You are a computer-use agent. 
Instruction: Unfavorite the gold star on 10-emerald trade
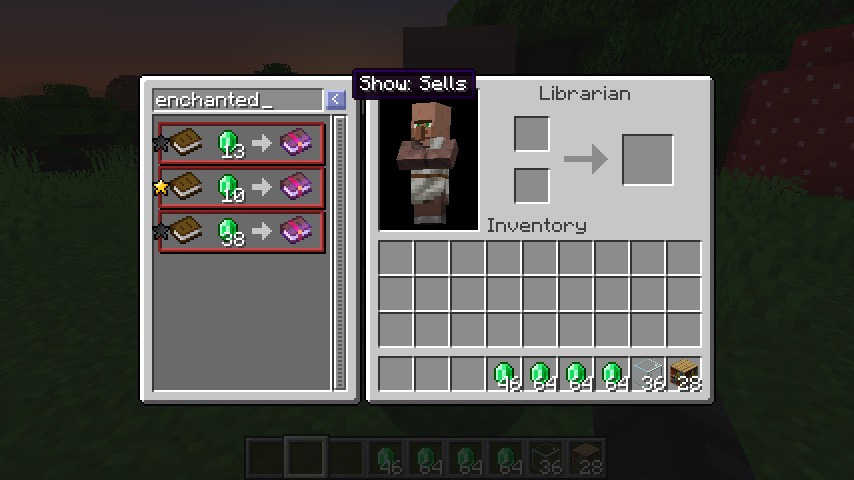click(x=160, y=187)
